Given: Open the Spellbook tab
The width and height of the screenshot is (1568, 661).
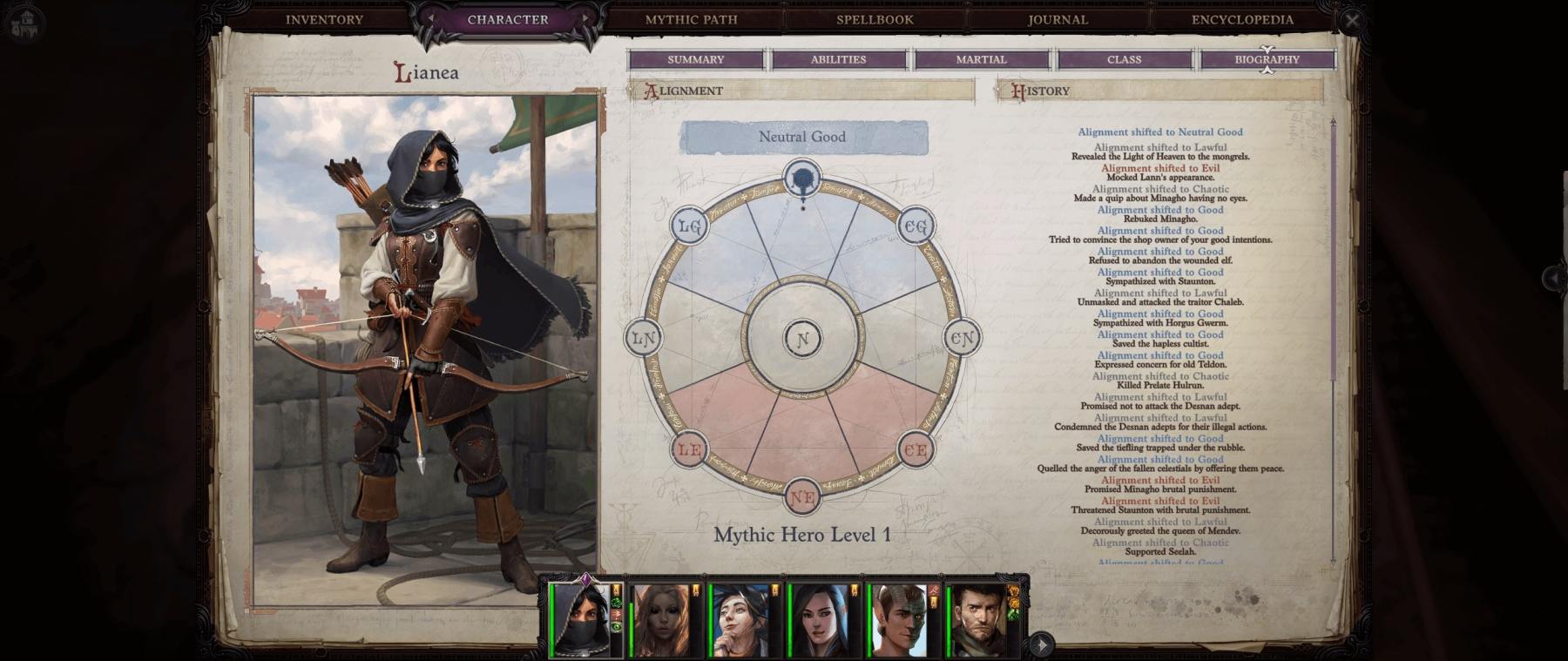Looking at the screenshot, I should (x=875, y=19).
